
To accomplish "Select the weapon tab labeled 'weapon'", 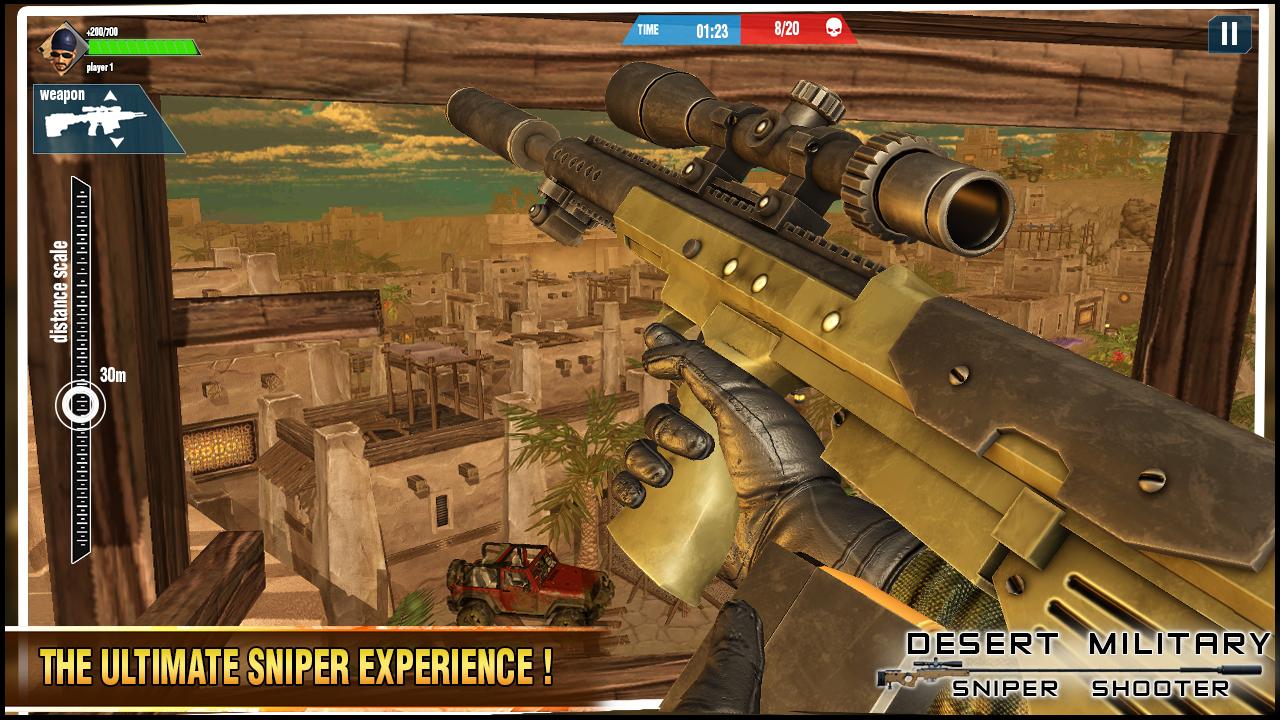I will click(x=62, y=94).
